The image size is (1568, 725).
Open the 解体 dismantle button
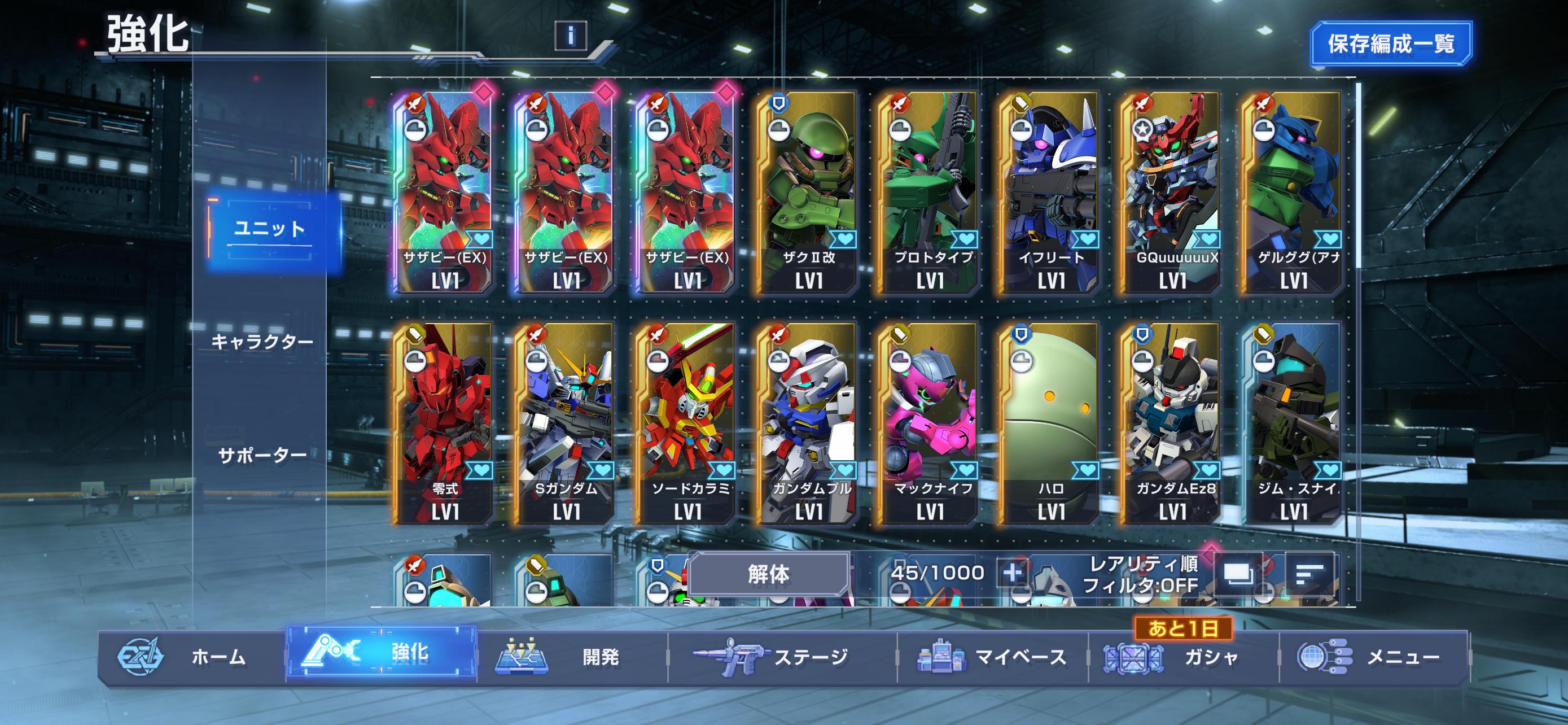(x=769, y=574)
